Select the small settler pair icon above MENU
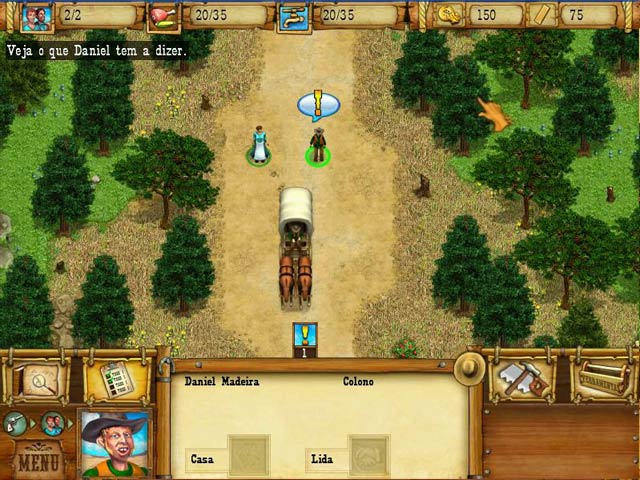The height and width of the screenshot is (480, 640). pyautogui.click(x=52, y=423)
